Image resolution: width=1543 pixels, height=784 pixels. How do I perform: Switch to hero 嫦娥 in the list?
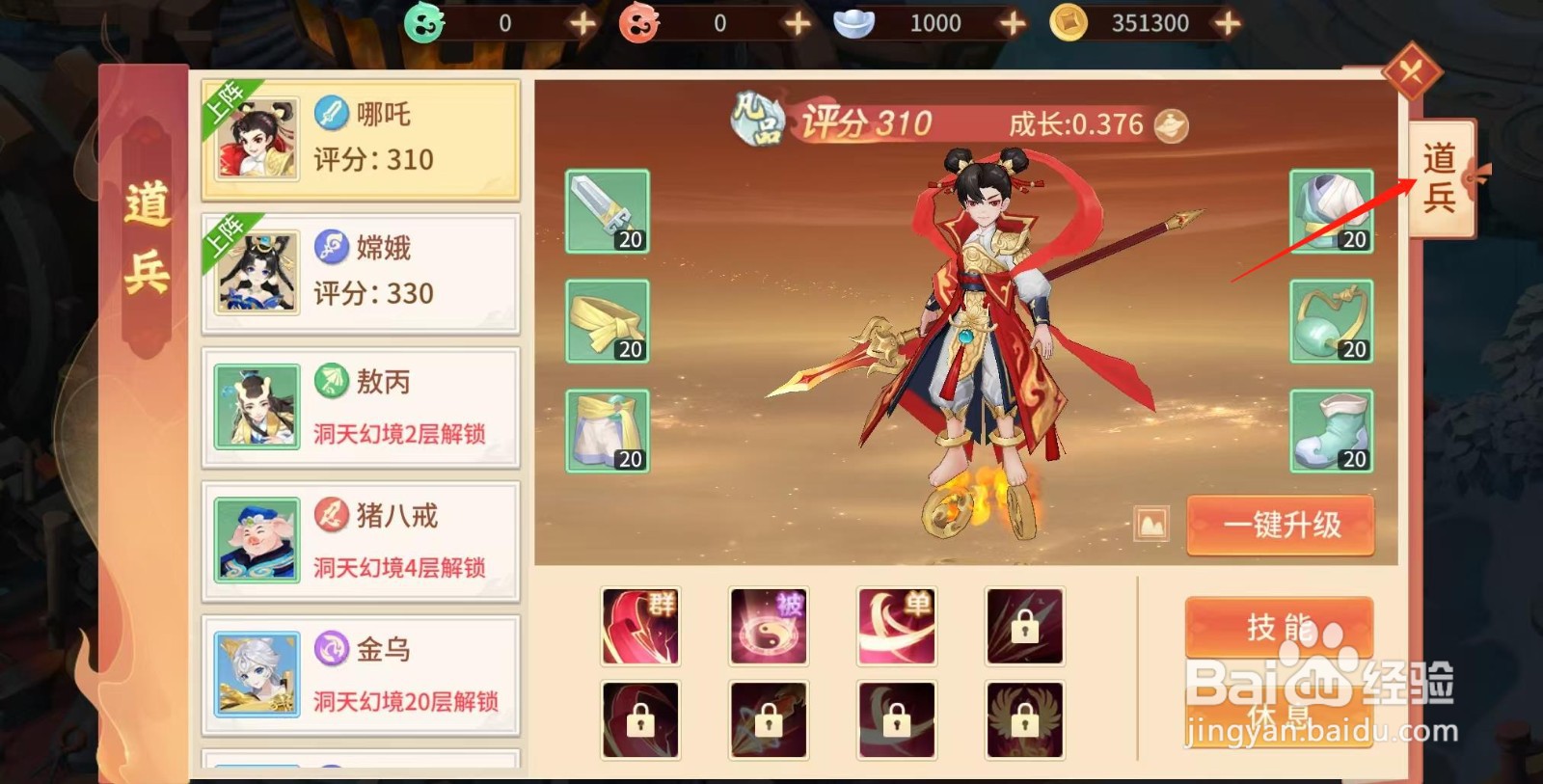pos(362,271)
